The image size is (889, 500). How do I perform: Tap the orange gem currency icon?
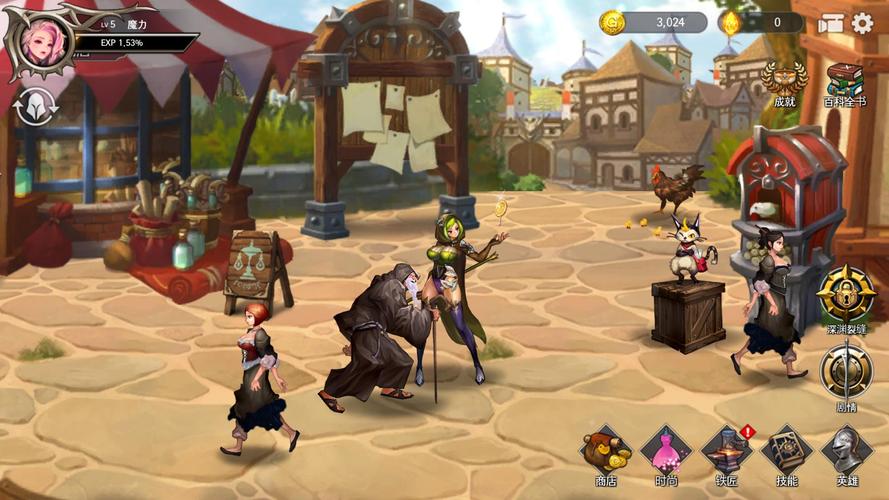pyautogui.click(x=730, y=22)
